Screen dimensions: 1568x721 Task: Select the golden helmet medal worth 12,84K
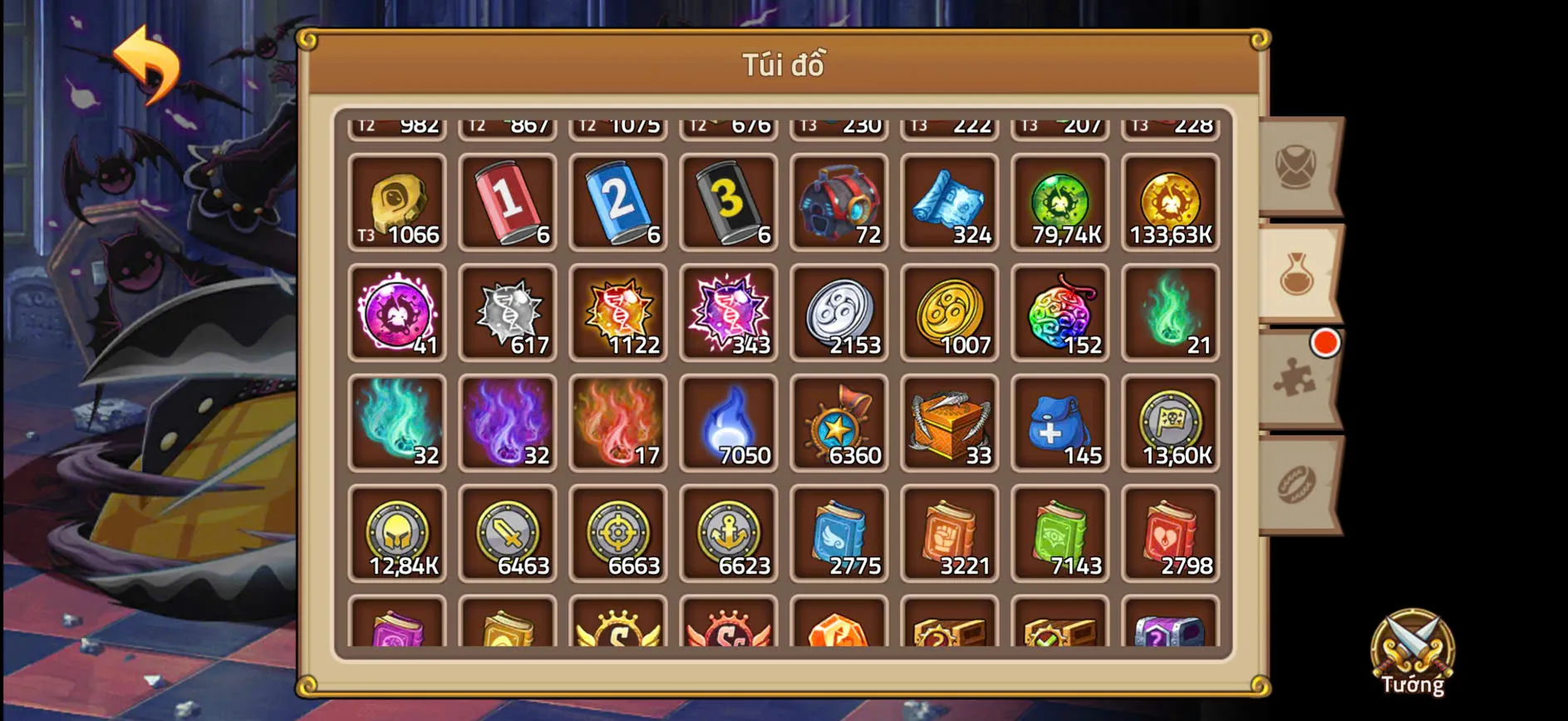396,536
